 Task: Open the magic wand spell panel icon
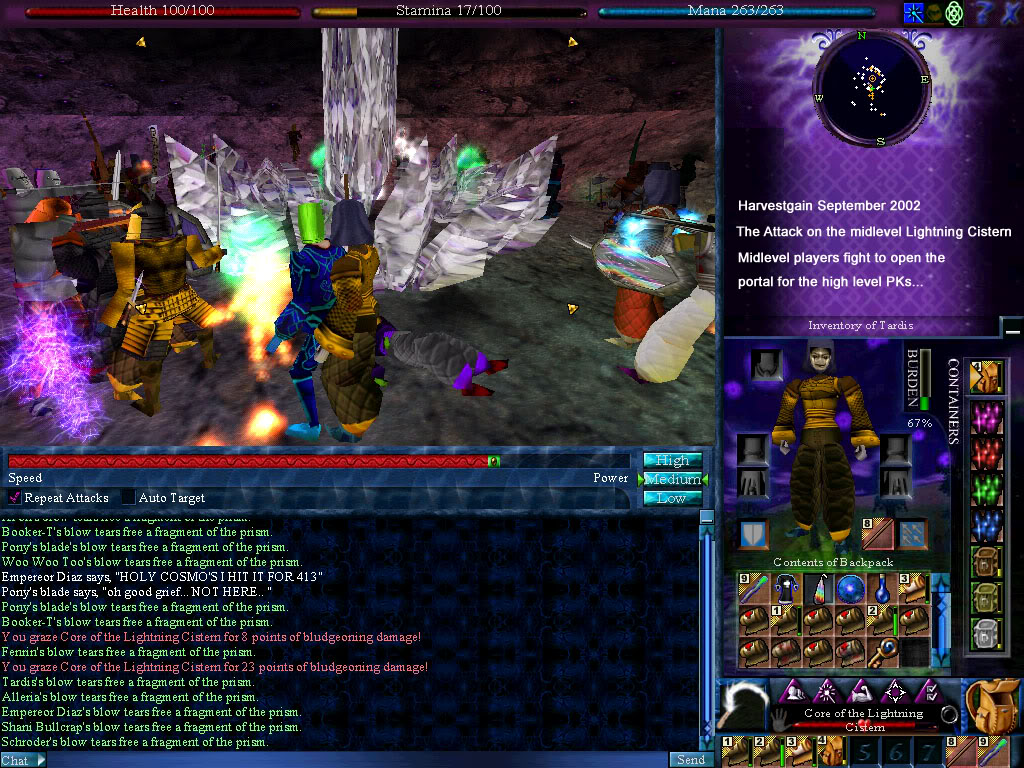pos(913,13)
